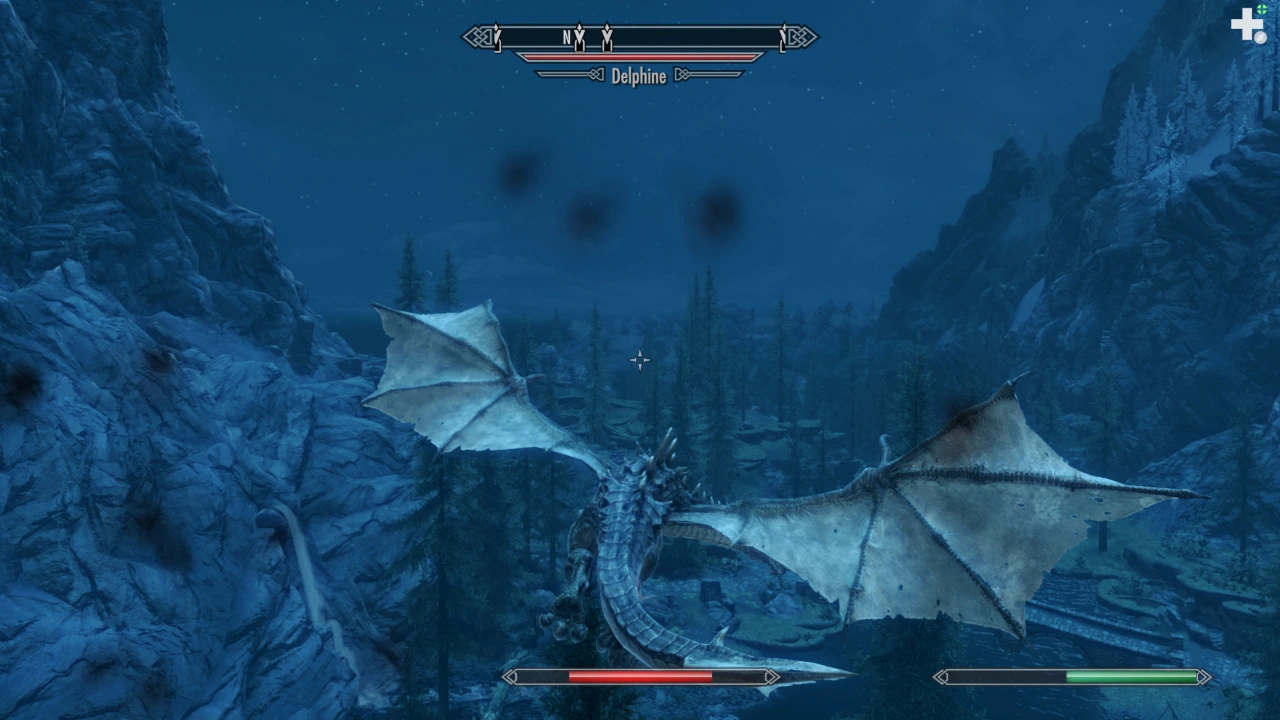Click the crosshair reticle at screen center
This screenshot has height=720, width=1280.
point(639,360)
